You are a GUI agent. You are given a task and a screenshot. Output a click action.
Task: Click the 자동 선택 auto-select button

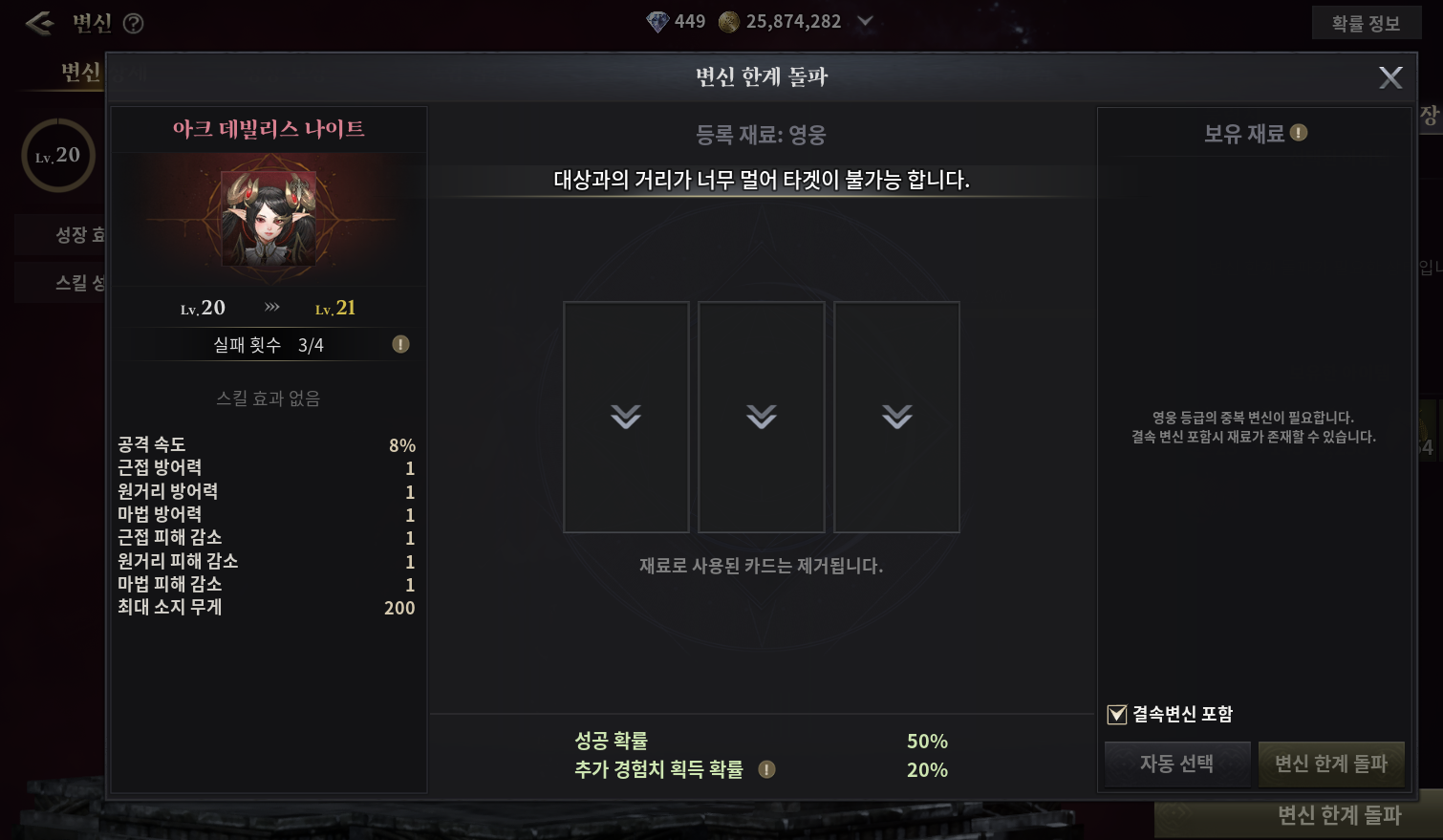[x=1176, y=764]
